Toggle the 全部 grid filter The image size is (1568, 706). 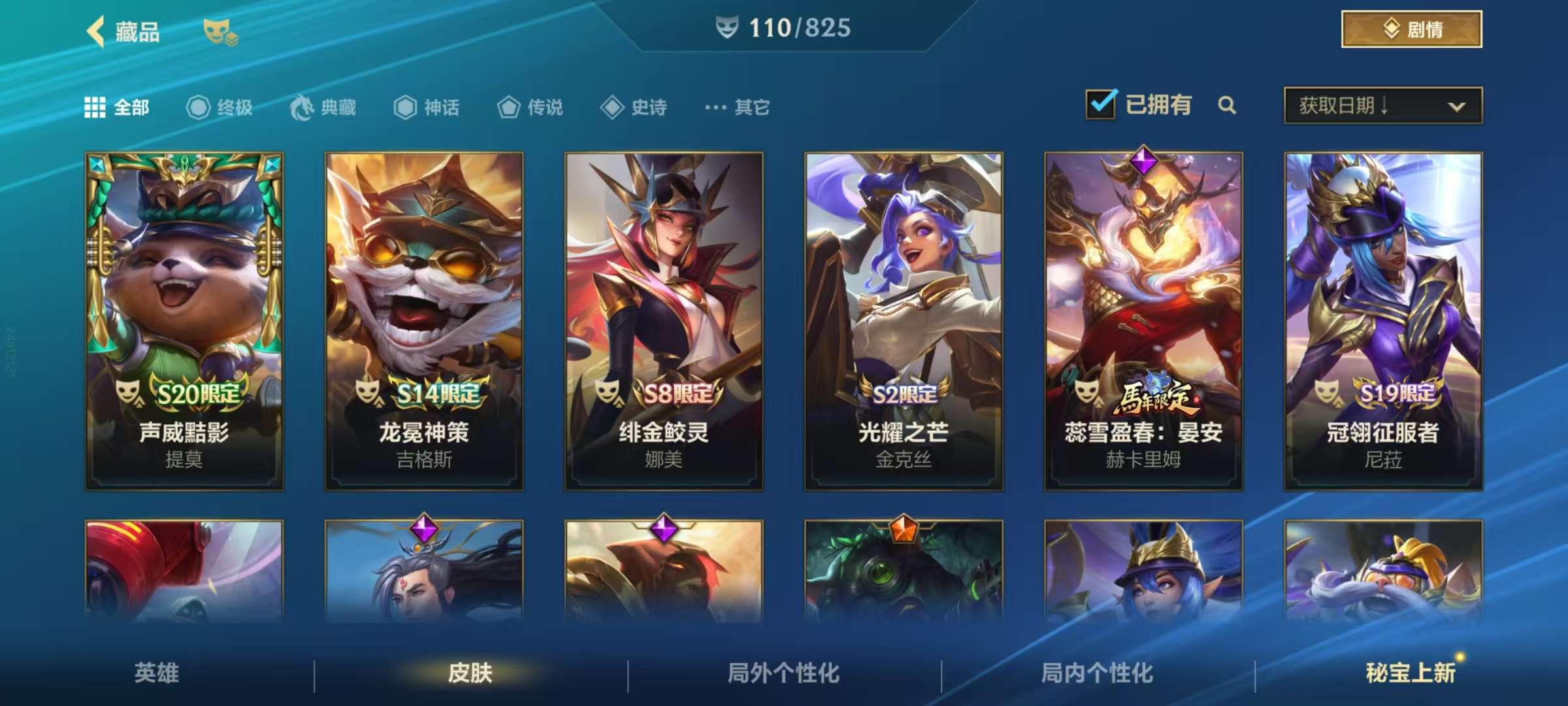coord(97,107)
